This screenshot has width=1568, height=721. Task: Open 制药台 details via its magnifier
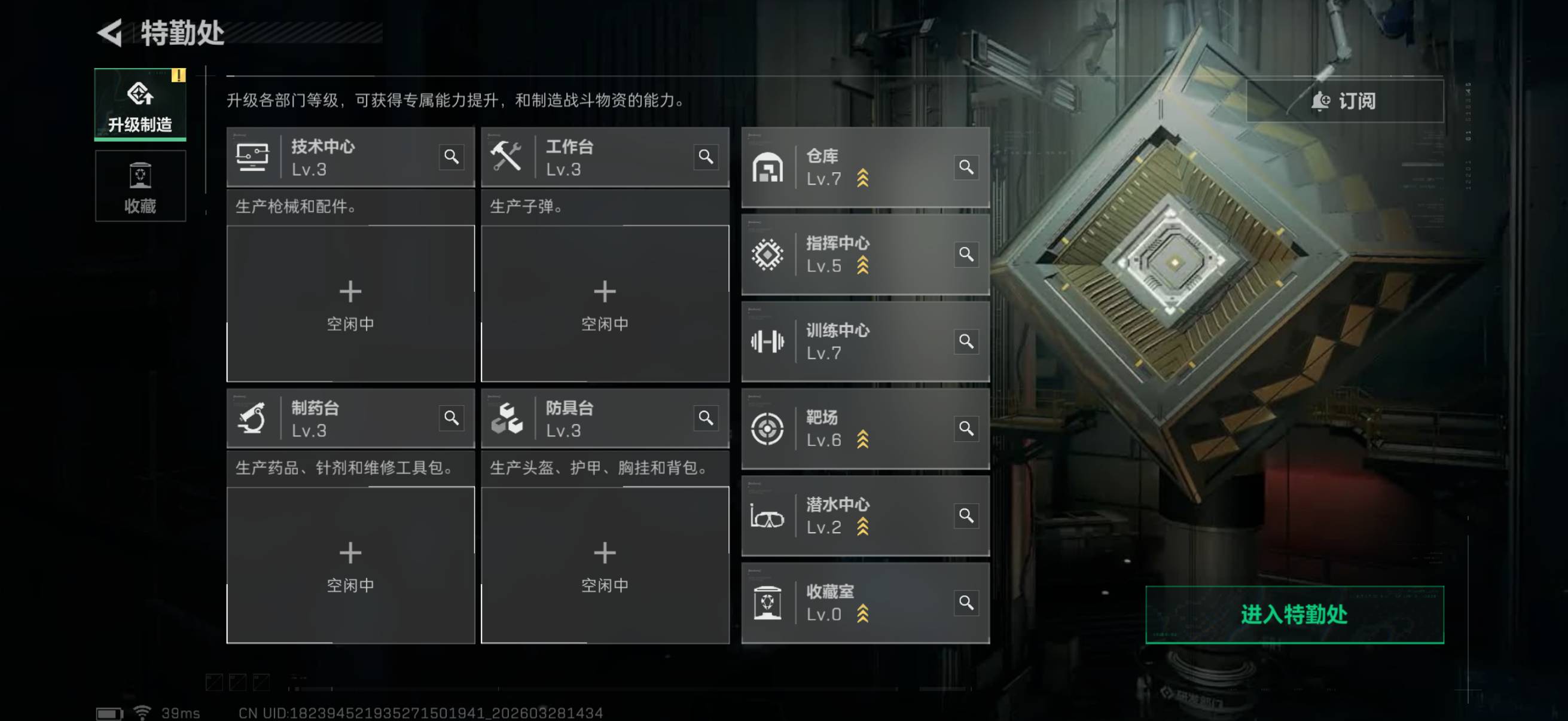(451, 418)
